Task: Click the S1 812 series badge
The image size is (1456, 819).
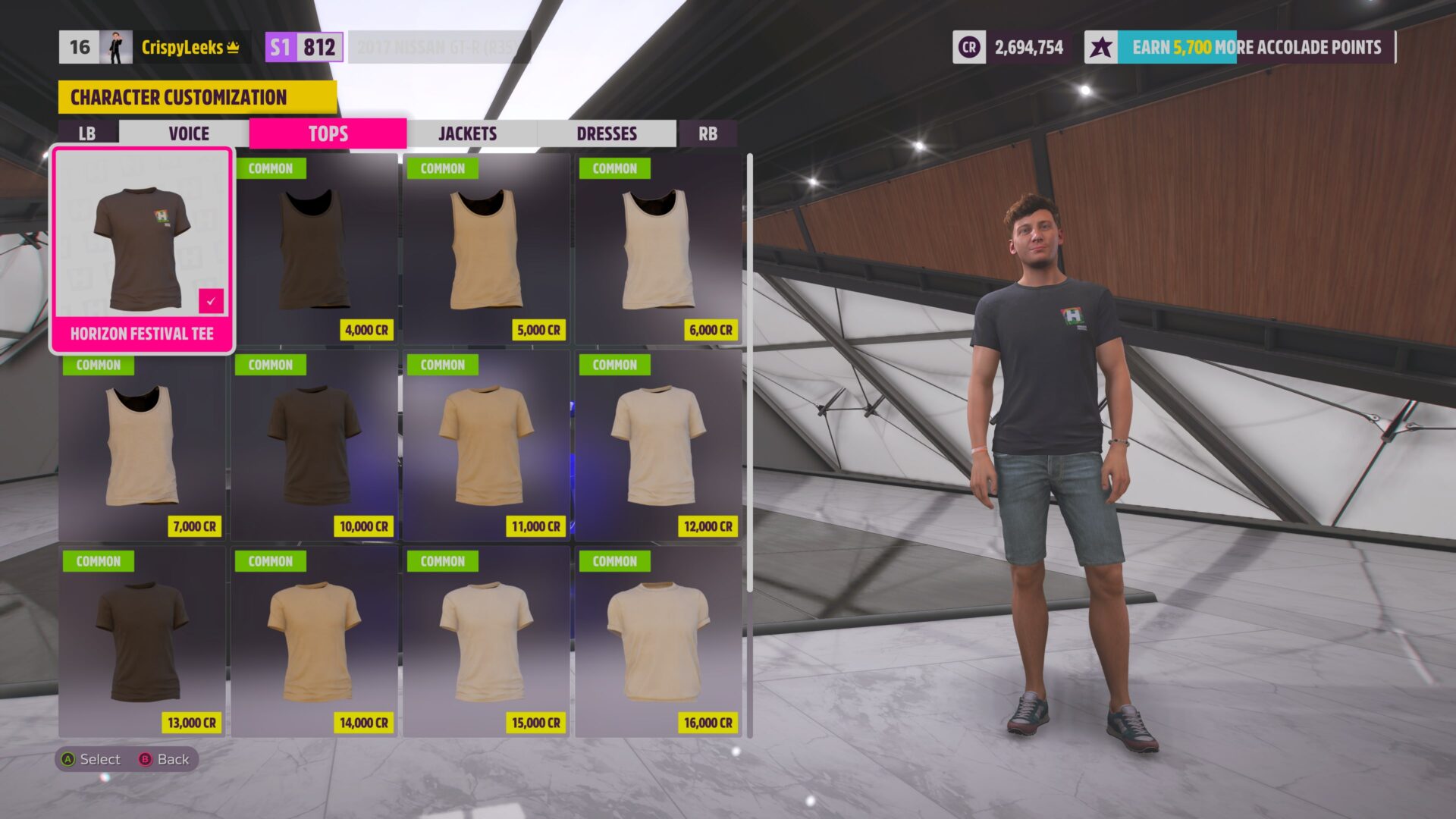Action: pos(302,47)
